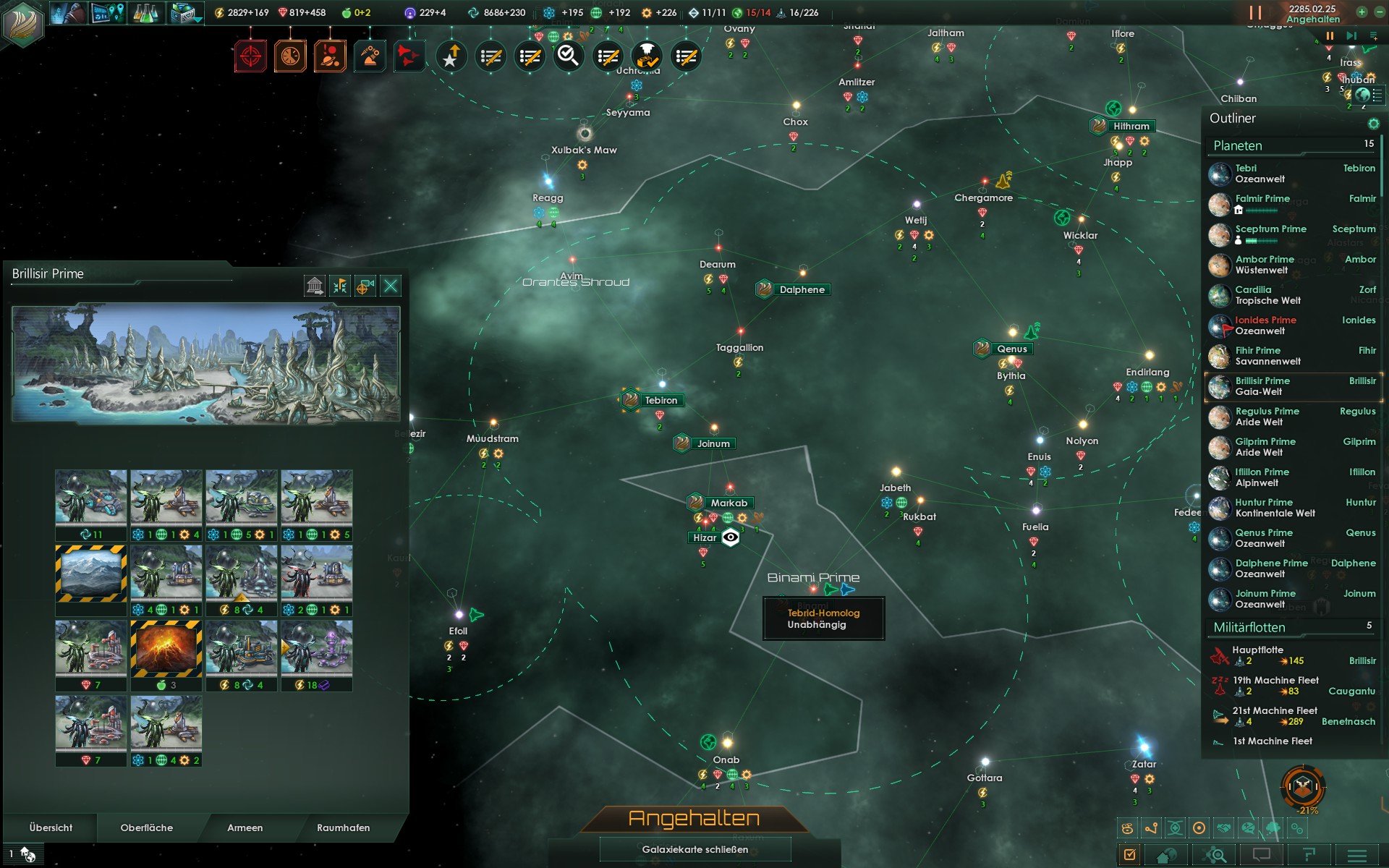Show the Raumhafen tab
The height and width of the screenshot is (868, 1389).
point(343,828)
